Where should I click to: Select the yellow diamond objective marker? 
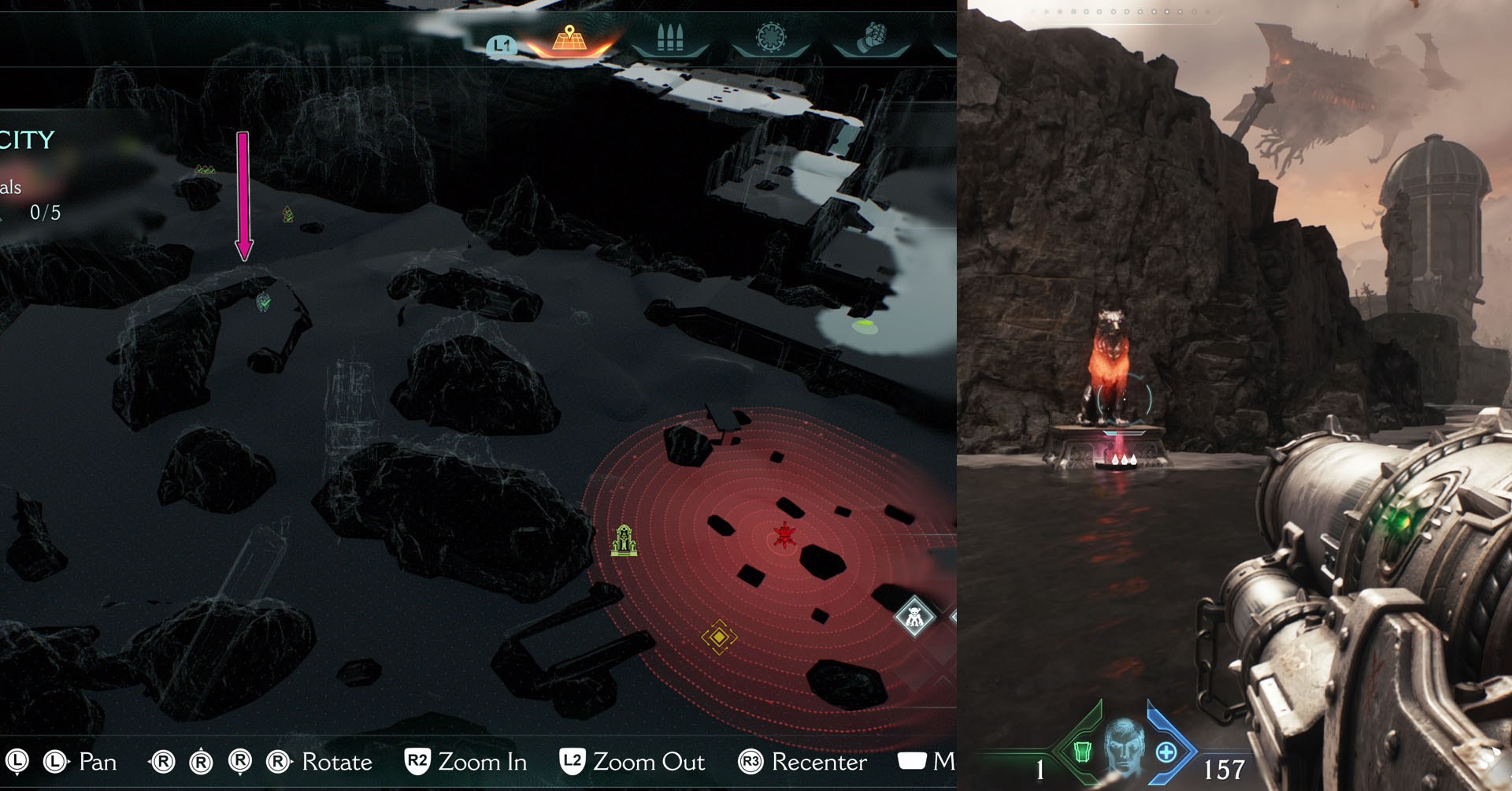coord(719,637)
